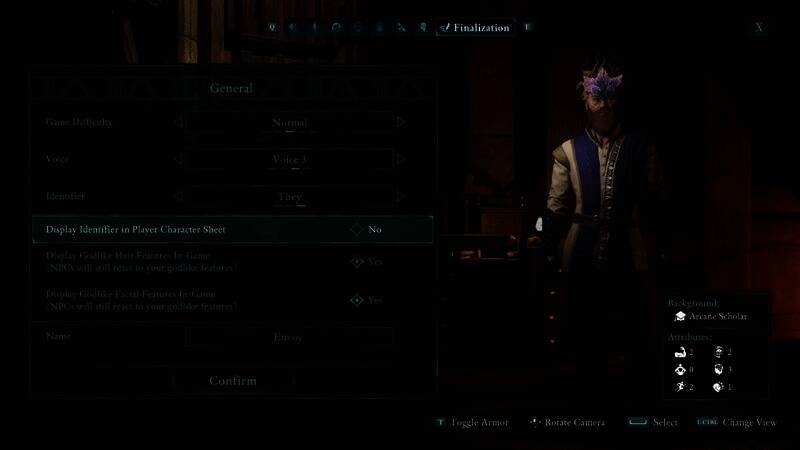Toggle Display Godlike Hair Features In-Game

[357, 262]
